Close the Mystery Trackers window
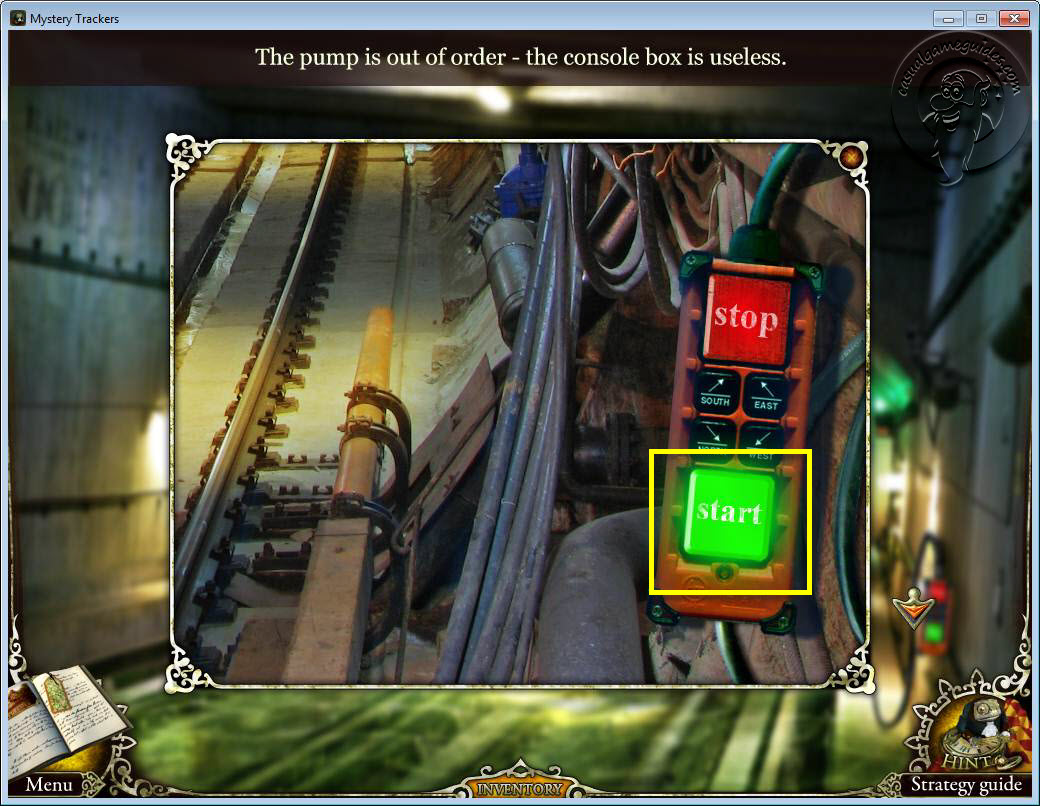This screenshot has width=1040, height=806. click(1014, 18)
